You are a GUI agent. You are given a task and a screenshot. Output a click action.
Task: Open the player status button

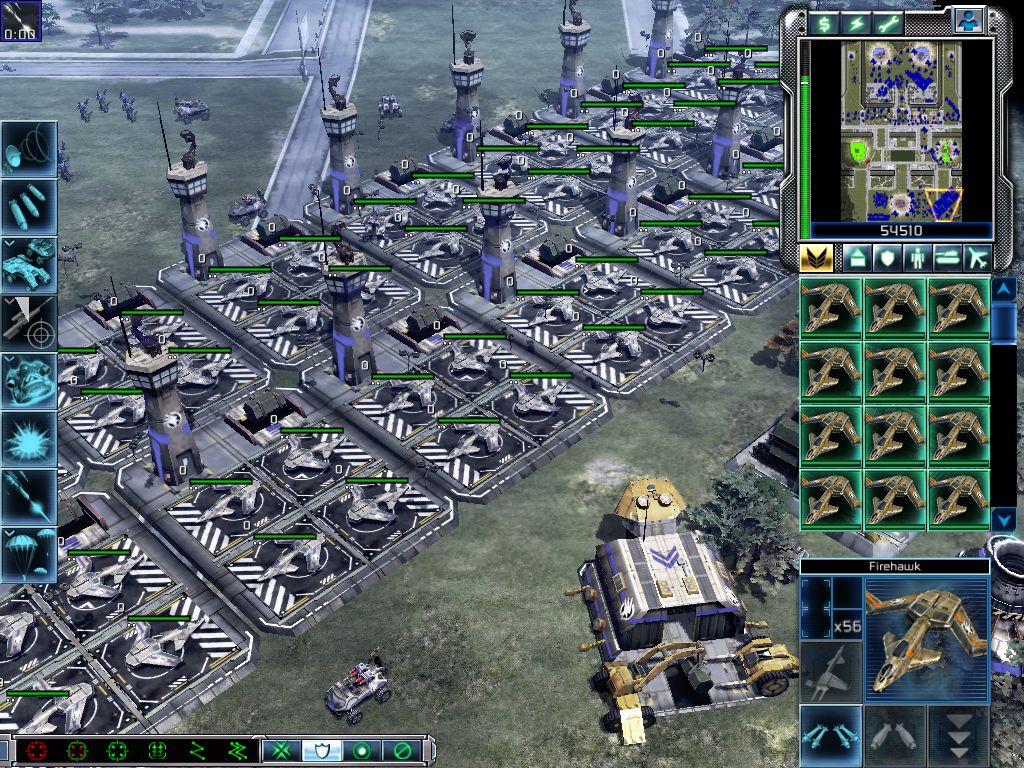(968, 20)
